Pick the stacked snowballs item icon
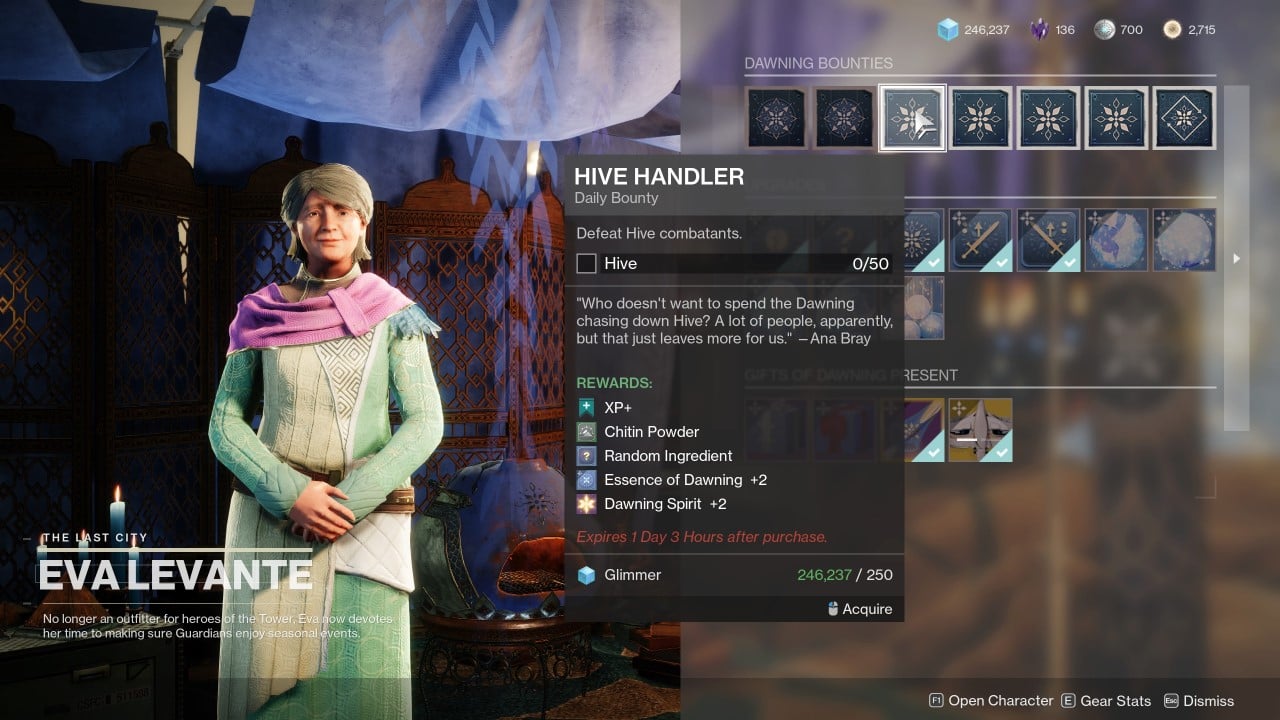1280x720 pixels. pos(924,308)
